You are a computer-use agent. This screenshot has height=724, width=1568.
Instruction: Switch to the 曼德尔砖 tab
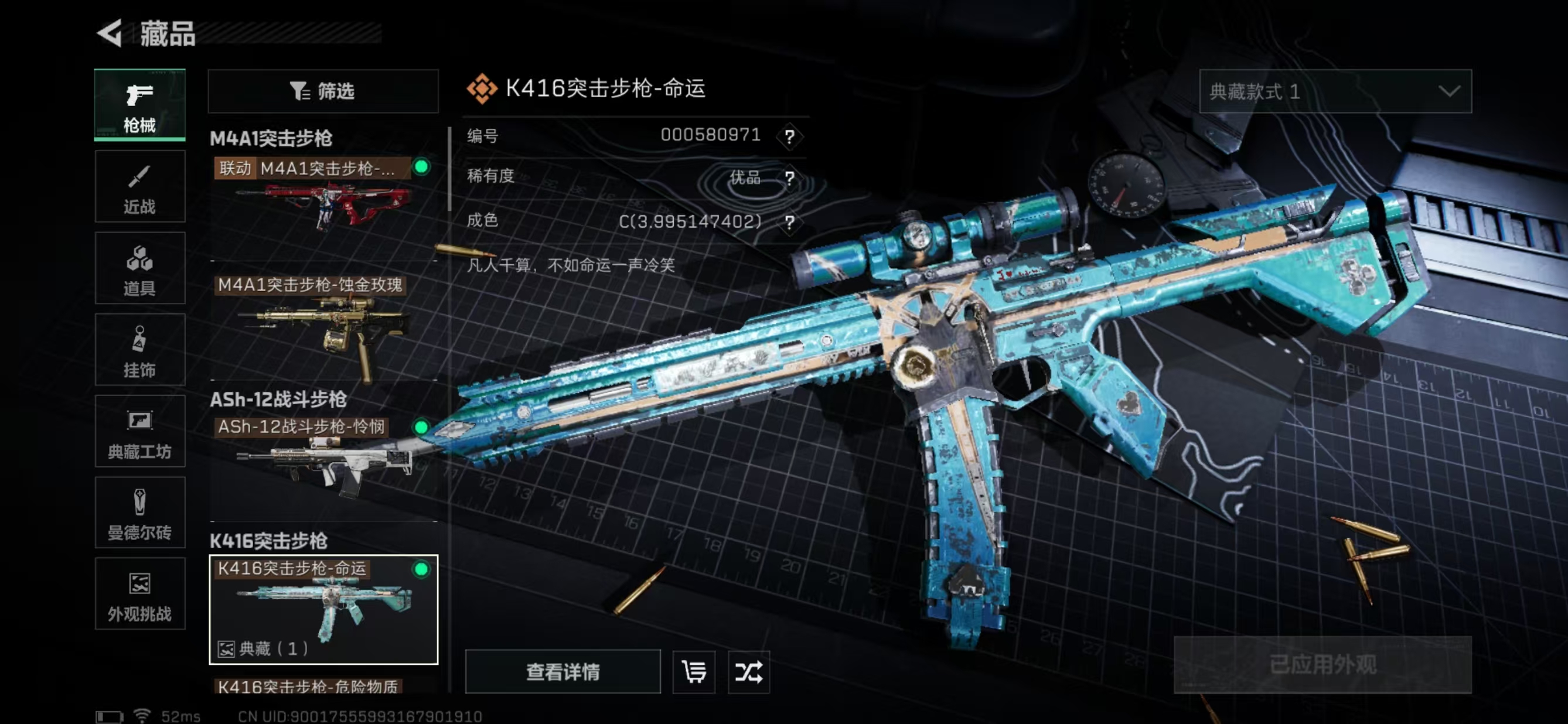139,513
